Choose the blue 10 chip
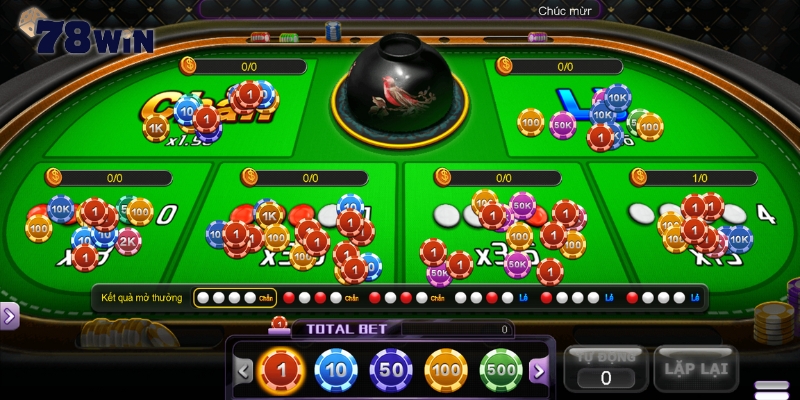 (336, 370)
